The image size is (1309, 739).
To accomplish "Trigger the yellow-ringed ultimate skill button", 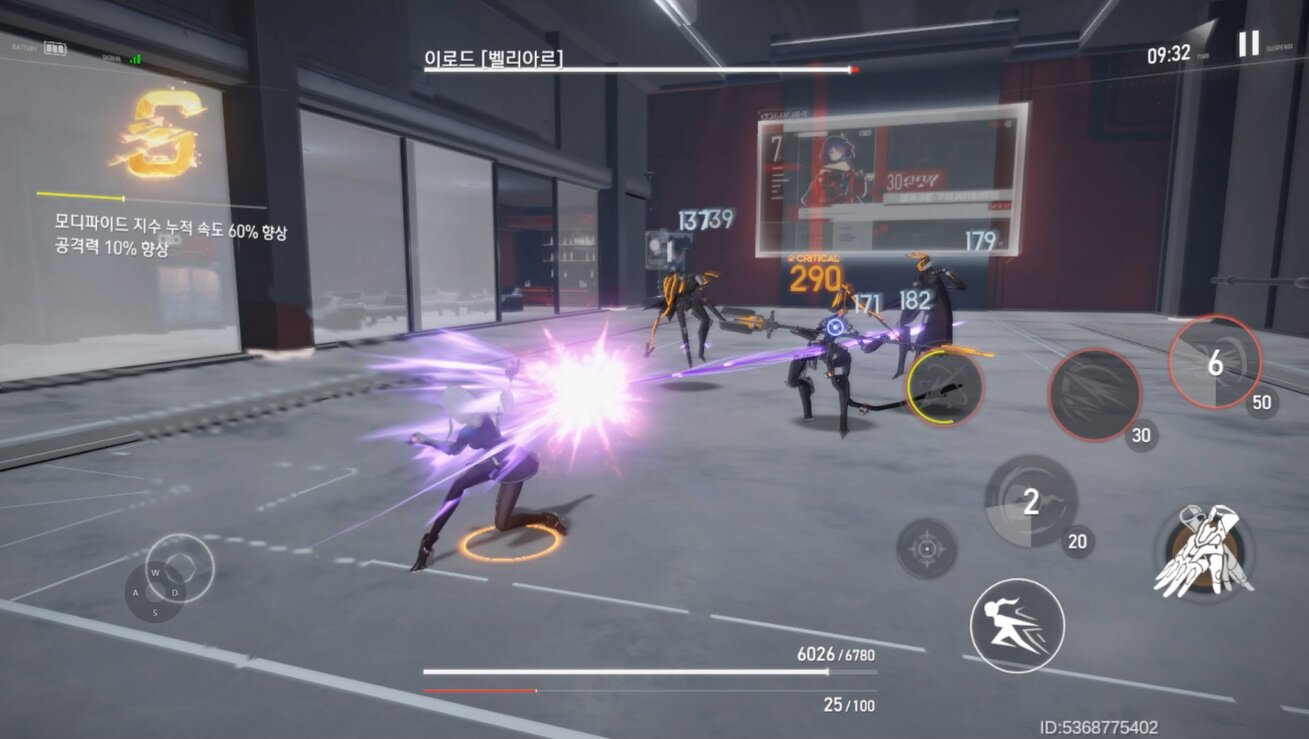I will 944,386.
